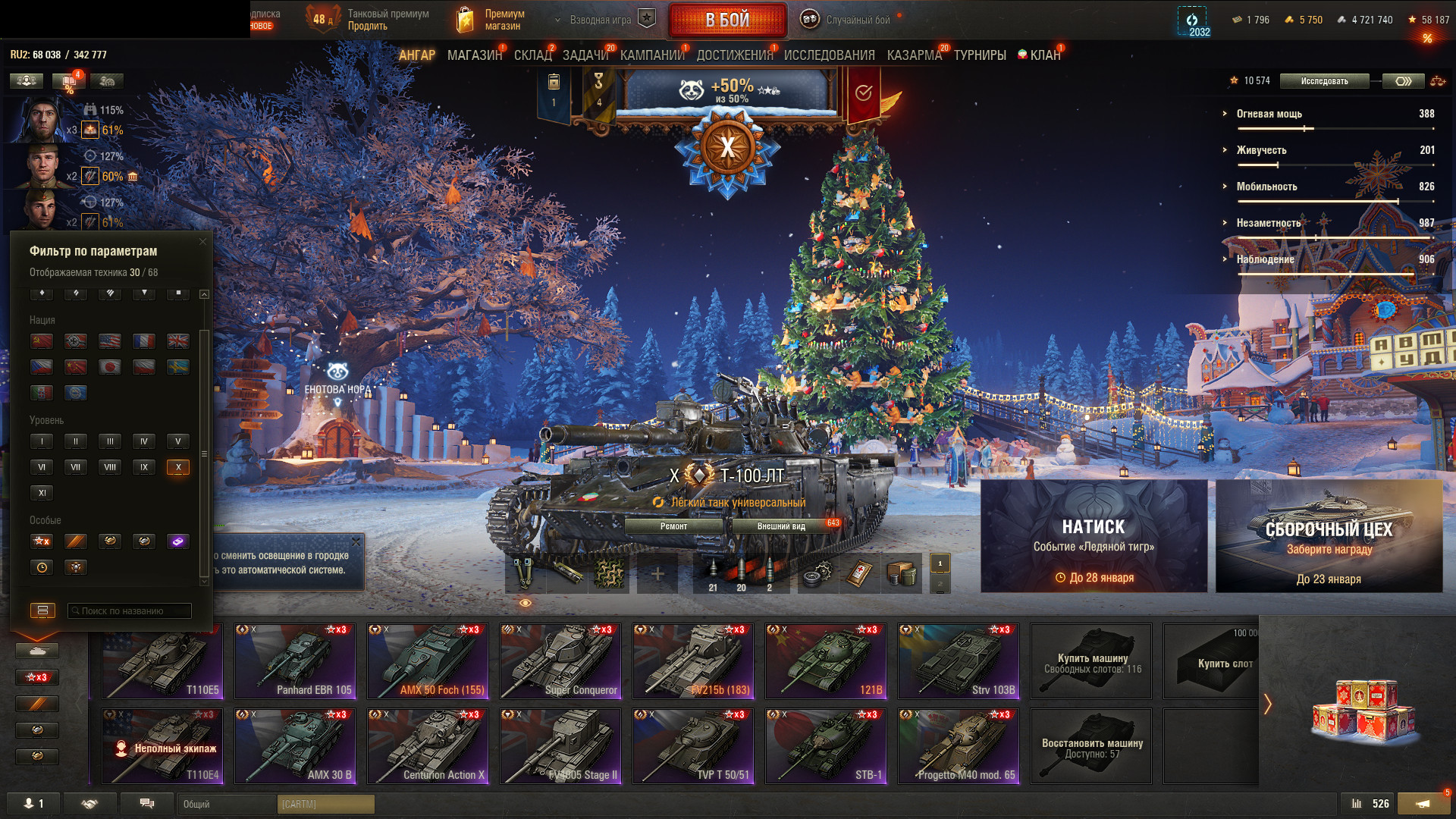Start battle with the В БОЙ button
This screenshot has height=819, width=1456.
pyautogui.click(x=727, y=20)
